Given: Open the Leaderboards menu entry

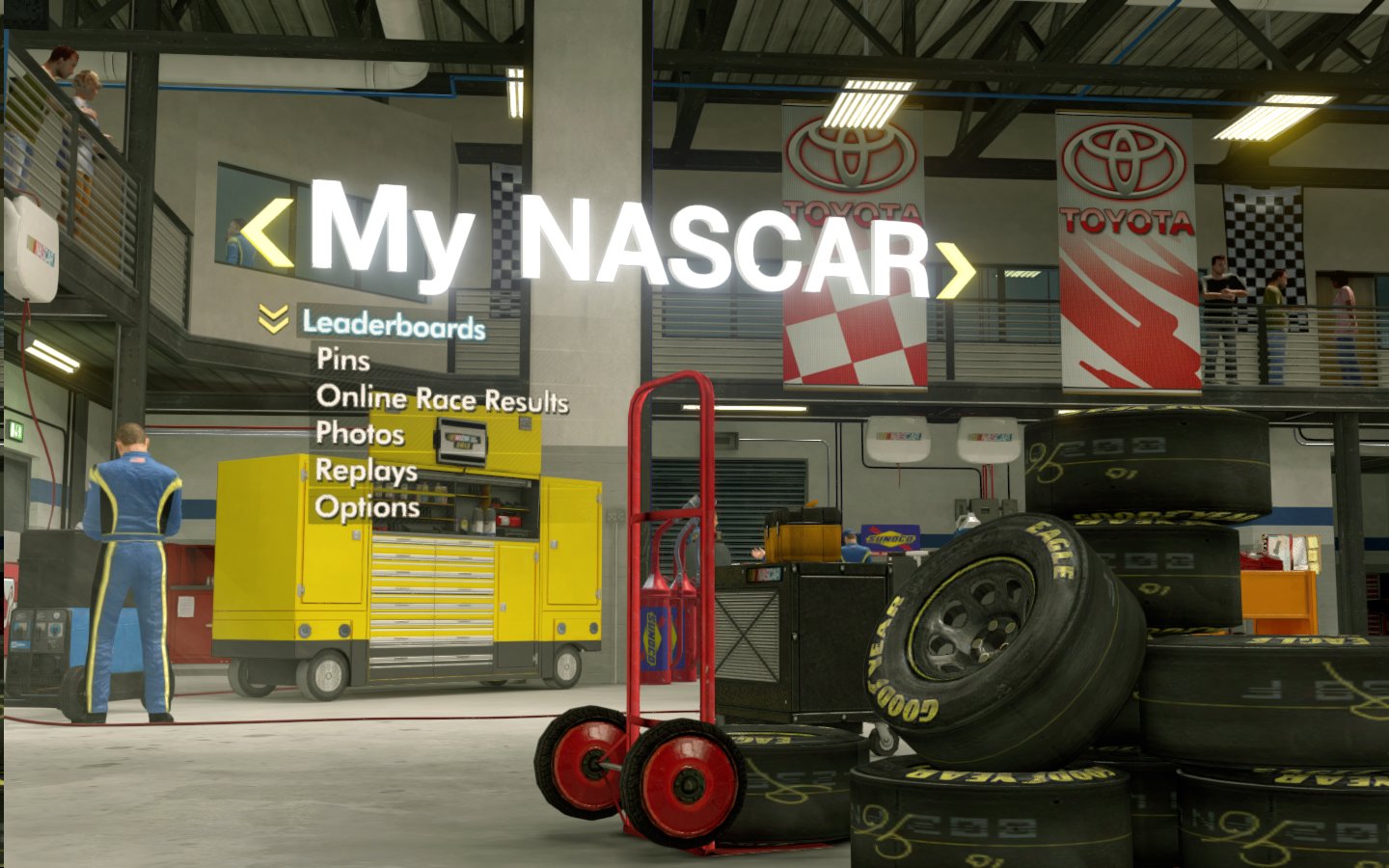Looking at the screenshot, I should point(394,325).
